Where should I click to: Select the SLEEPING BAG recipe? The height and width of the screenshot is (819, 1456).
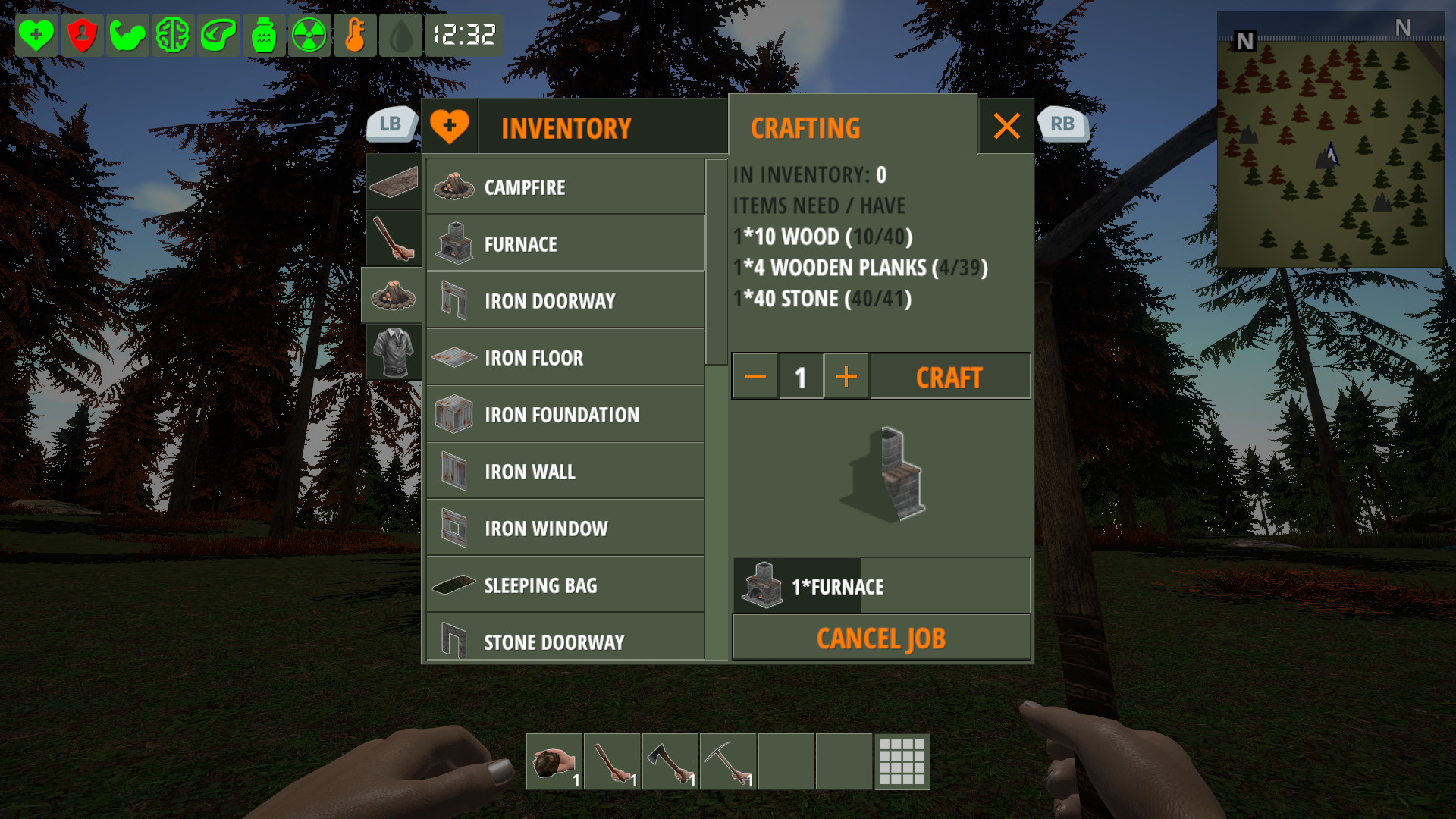coord(566,585)
